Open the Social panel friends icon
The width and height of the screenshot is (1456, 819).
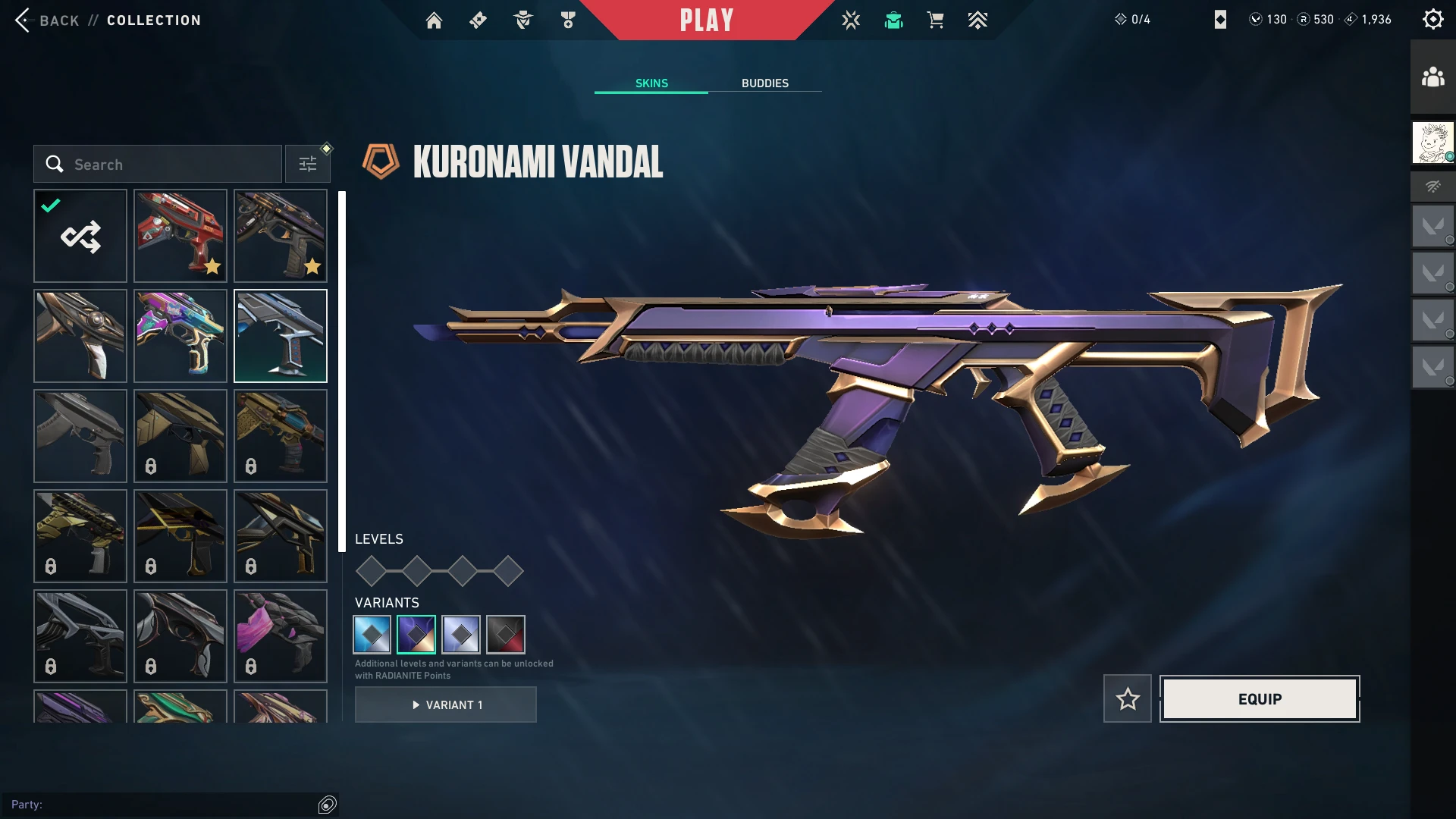[x=1432, y=75]
